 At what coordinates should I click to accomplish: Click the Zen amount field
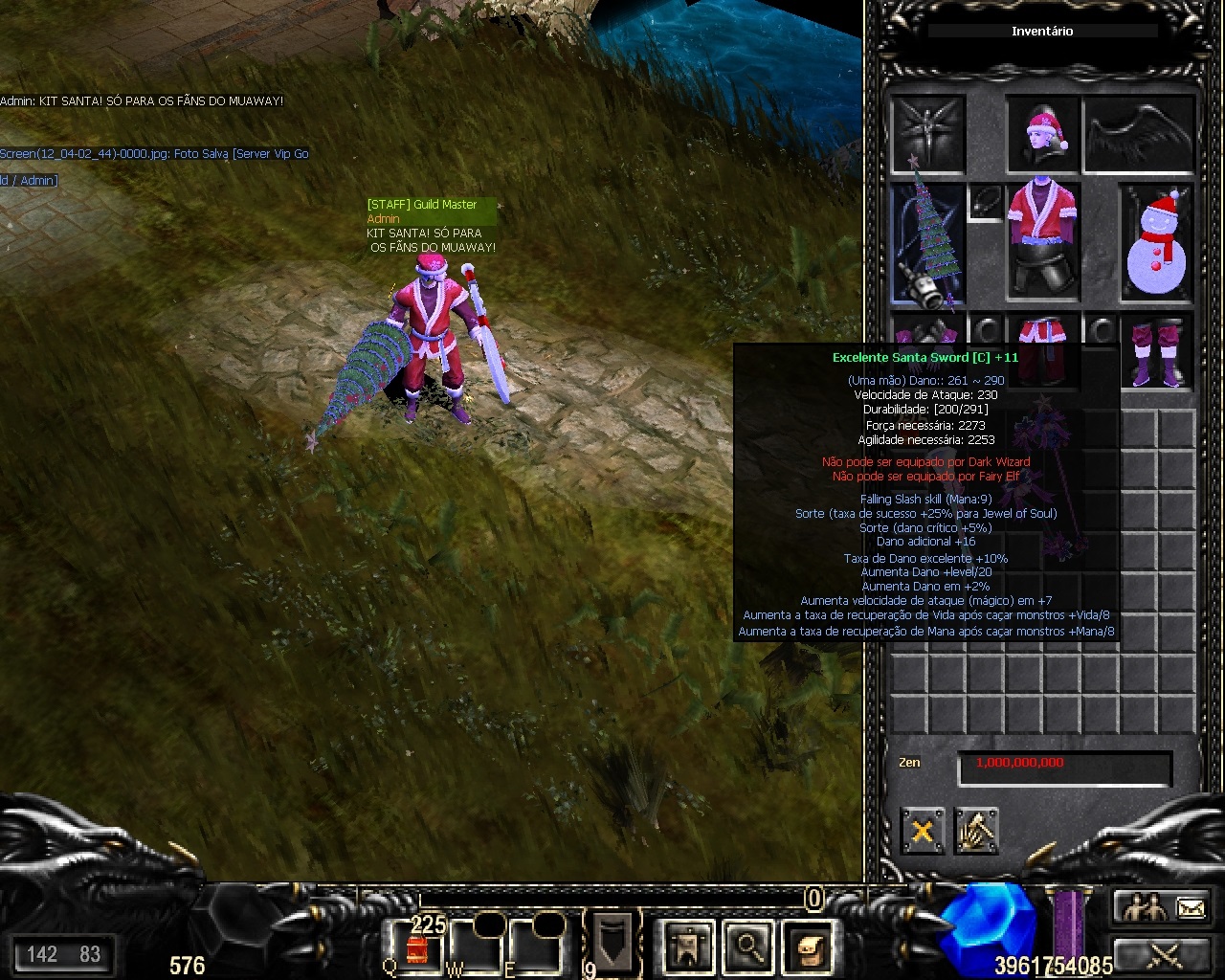tap(1064, 766)
